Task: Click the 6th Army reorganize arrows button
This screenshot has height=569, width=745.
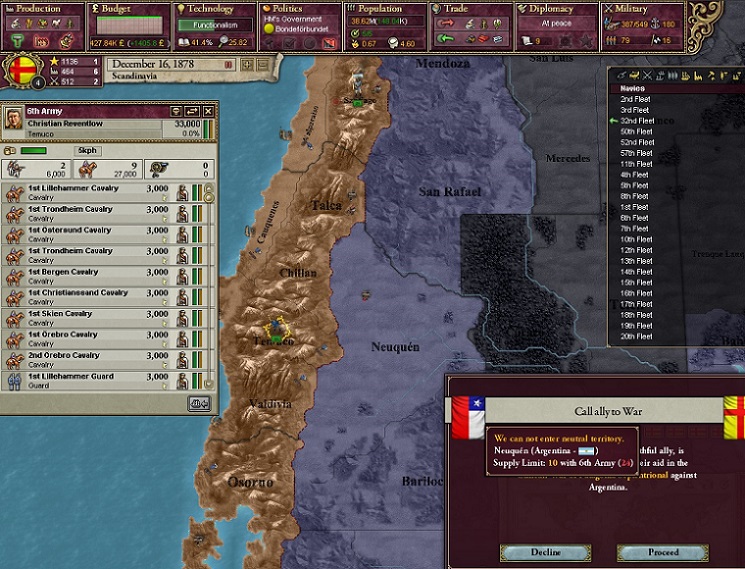Action: [192, 110]
